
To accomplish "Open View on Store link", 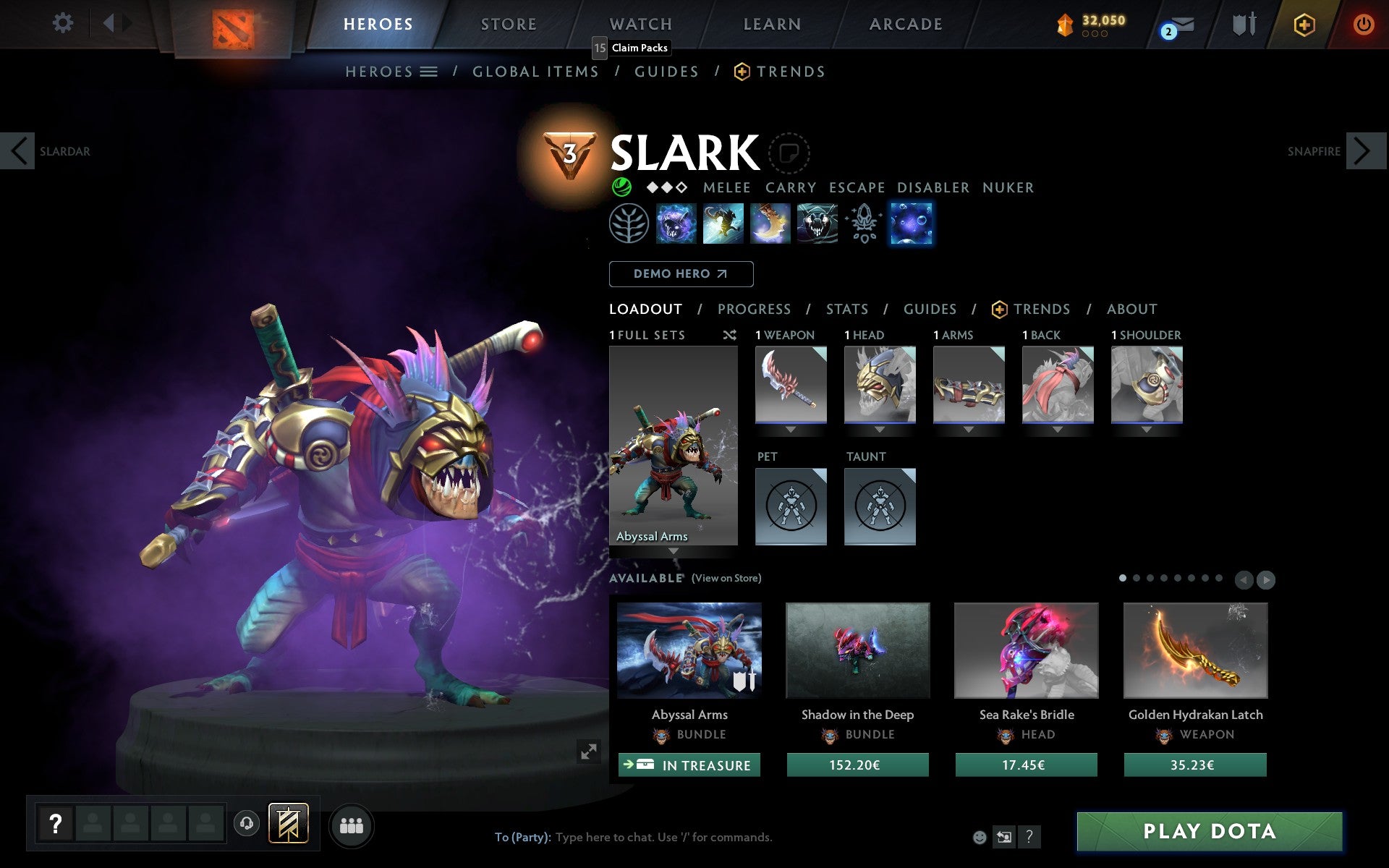I will [x=726, y=578].
